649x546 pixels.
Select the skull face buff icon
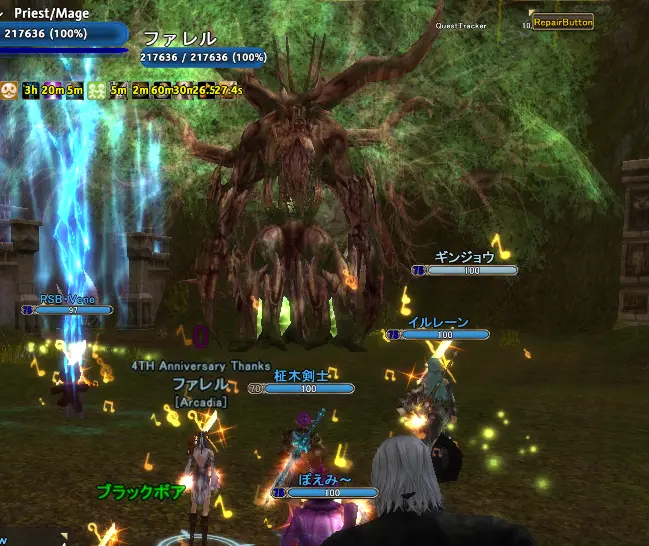(9, 90)
